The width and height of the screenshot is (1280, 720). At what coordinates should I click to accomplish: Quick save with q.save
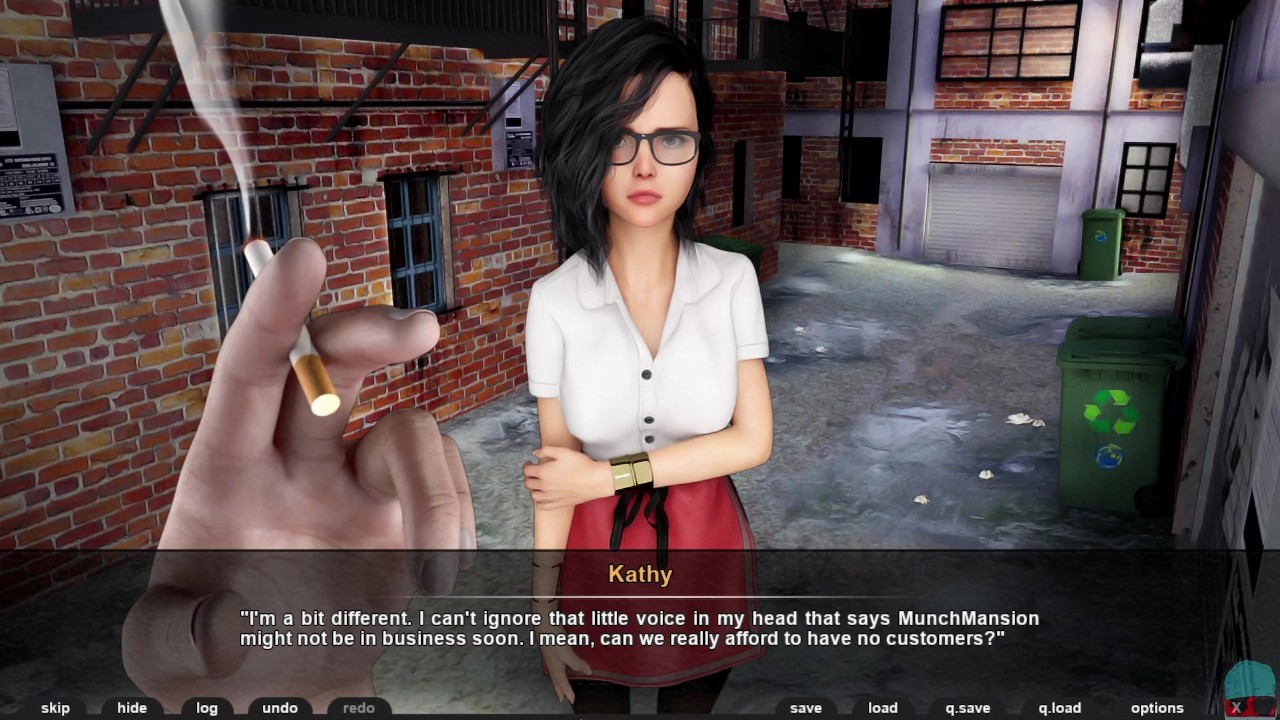[x=968, y=708]
